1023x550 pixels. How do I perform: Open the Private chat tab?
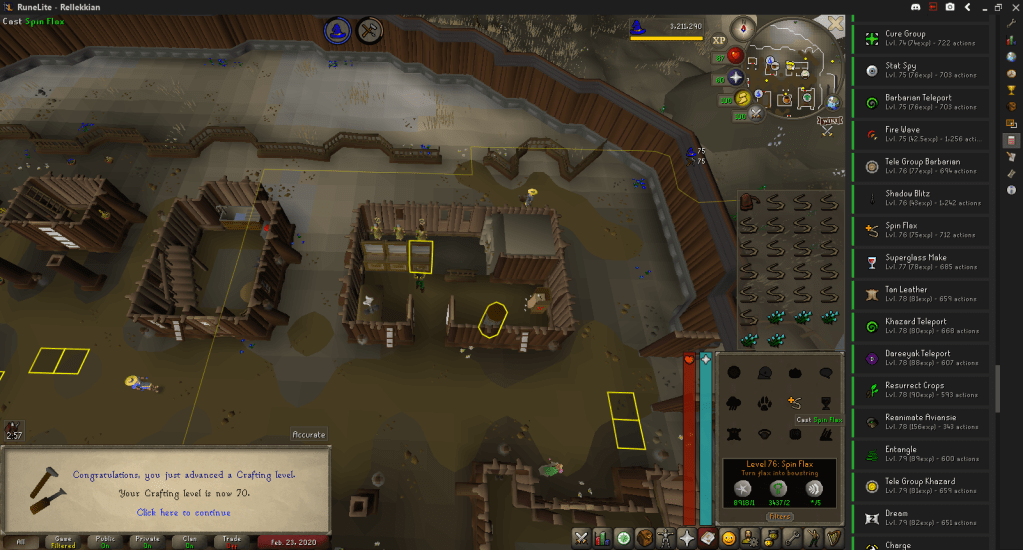148,541
